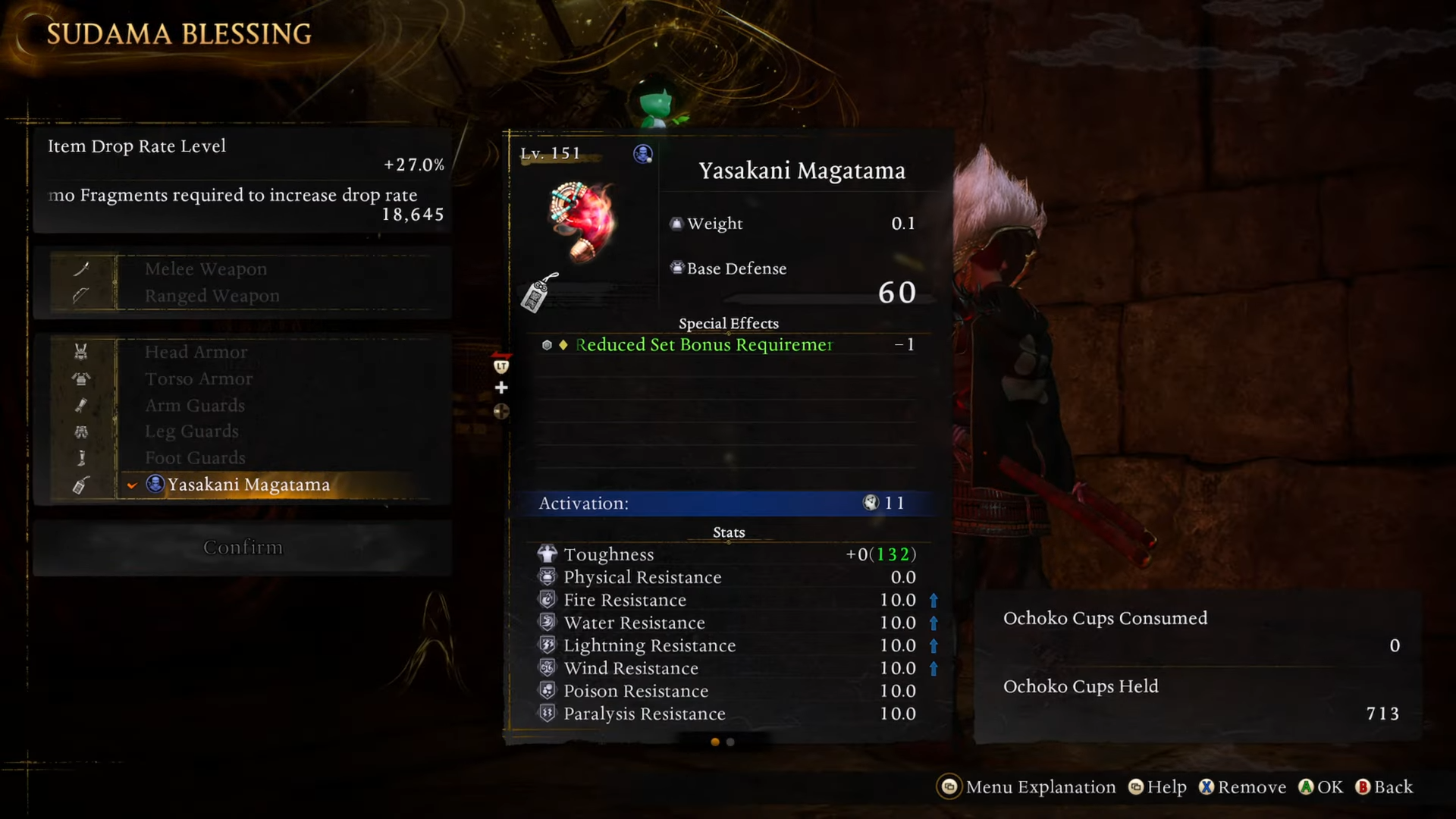Select the Melee Weapon slot

pos(206,269)
